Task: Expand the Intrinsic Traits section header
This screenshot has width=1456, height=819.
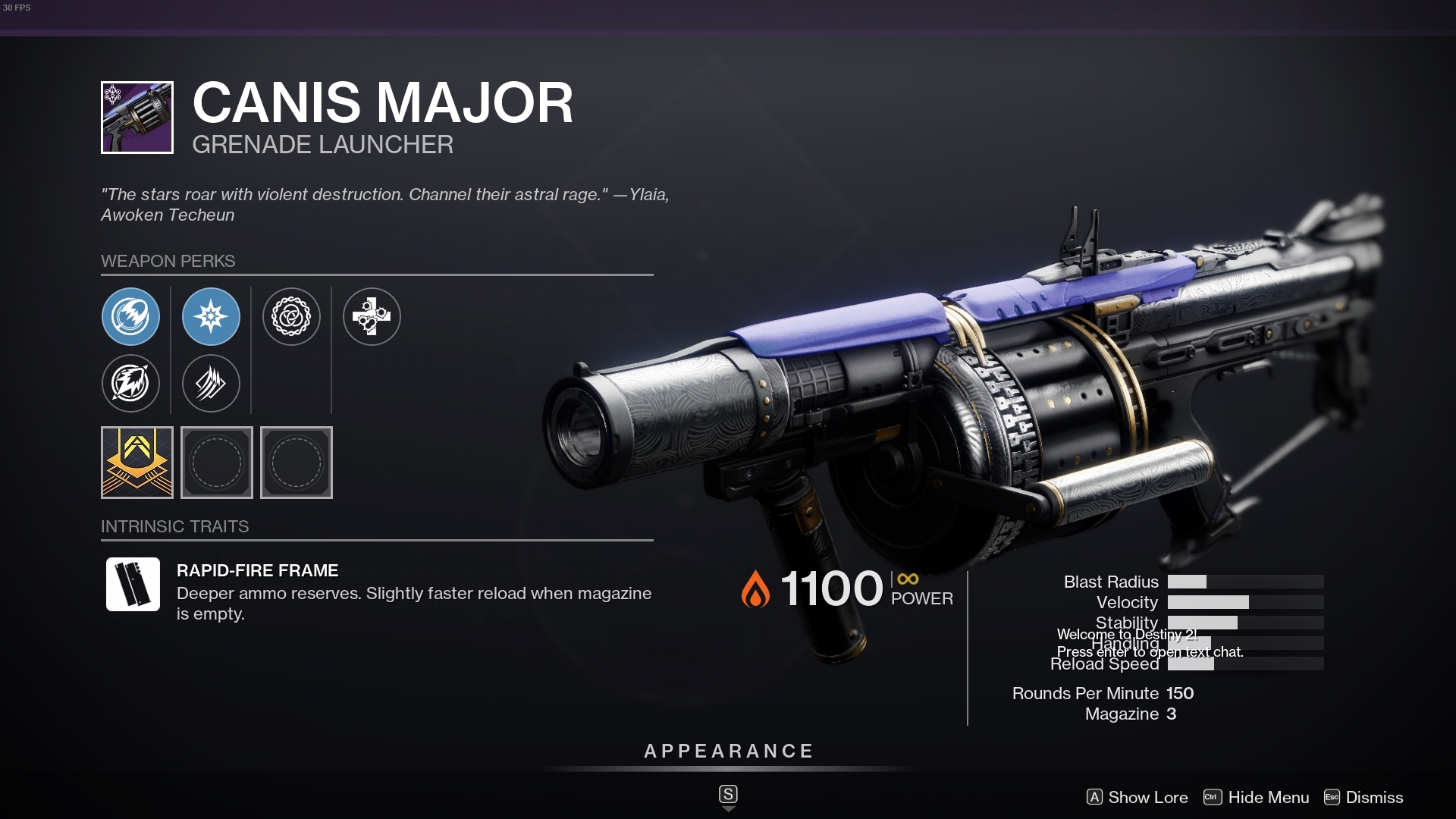Action: [x=175, y=526]
